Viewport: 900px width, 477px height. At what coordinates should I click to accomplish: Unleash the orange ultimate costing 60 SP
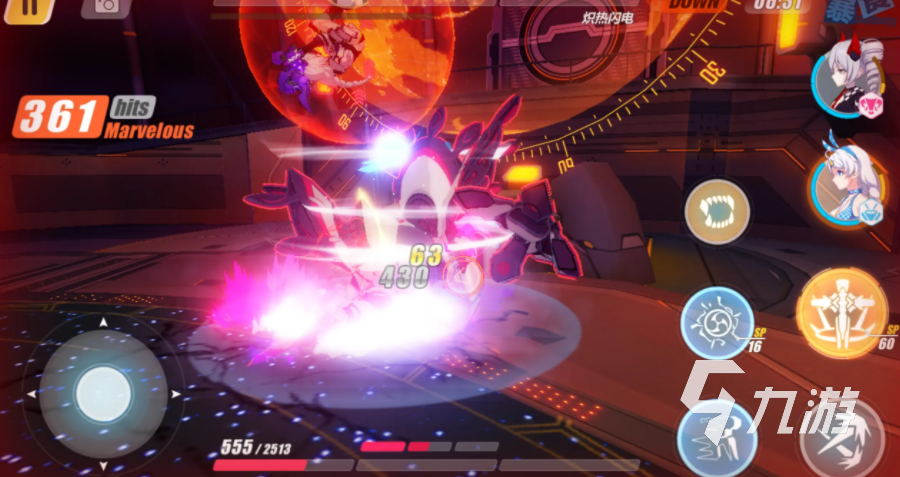(x=842, y=314)
